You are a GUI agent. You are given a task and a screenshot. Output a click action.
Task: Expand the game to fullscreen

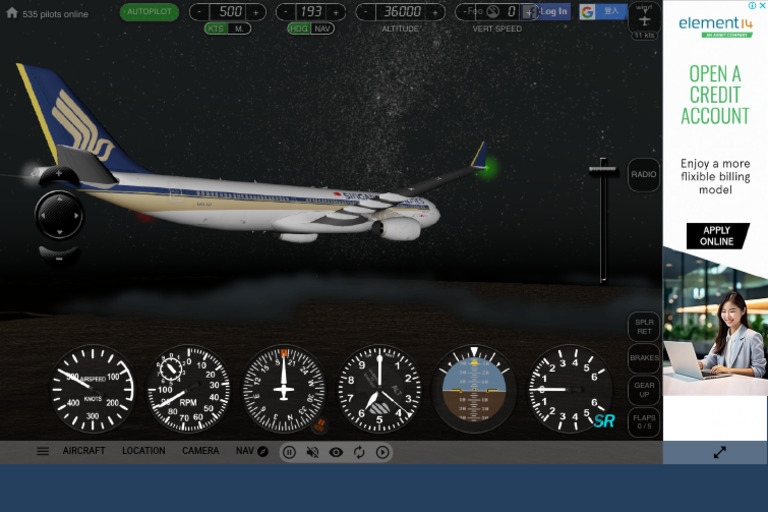tap(719, 452)
